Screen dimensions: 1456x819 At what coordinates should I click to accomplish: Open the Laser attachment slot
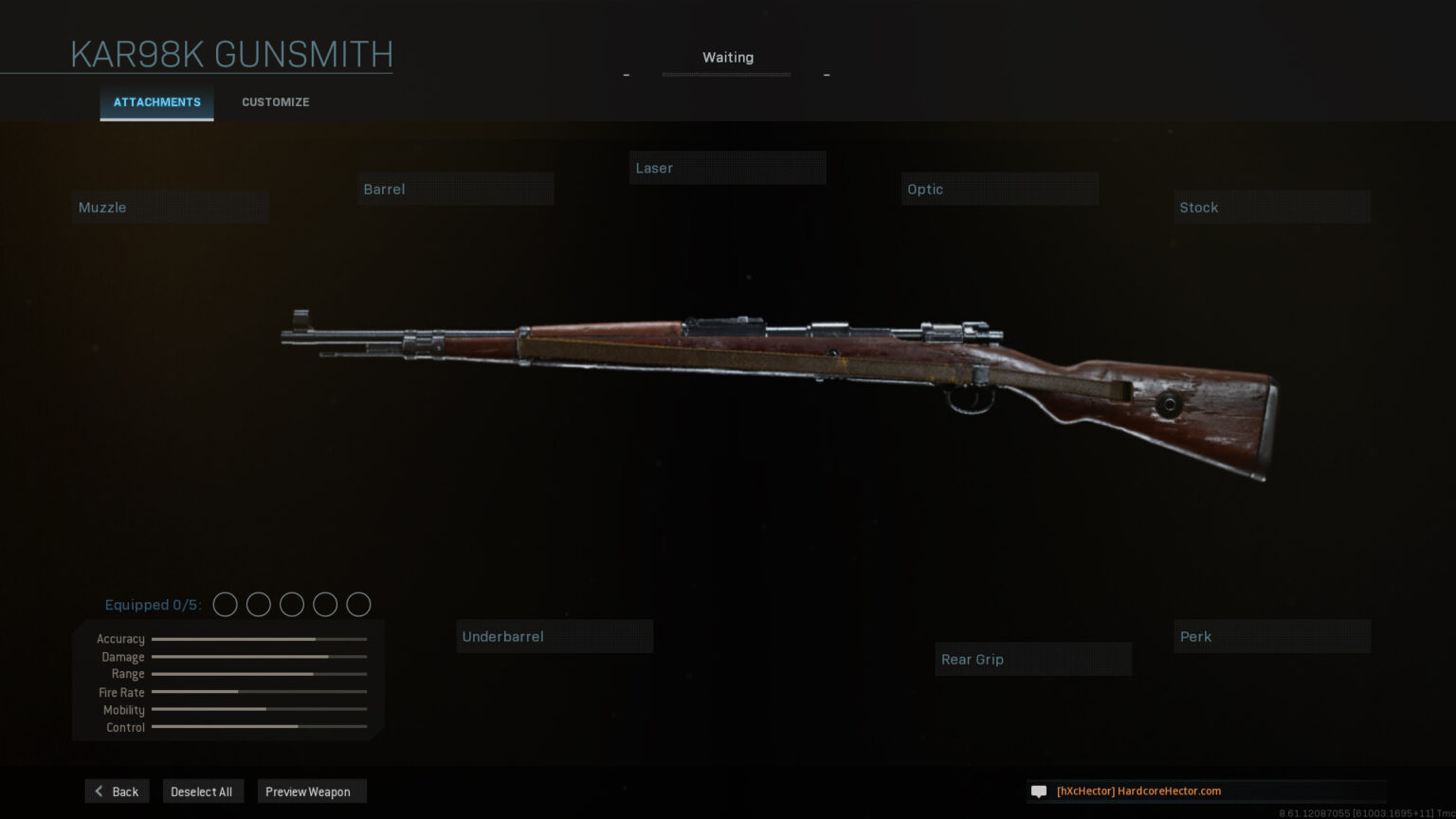pos(727,167)
